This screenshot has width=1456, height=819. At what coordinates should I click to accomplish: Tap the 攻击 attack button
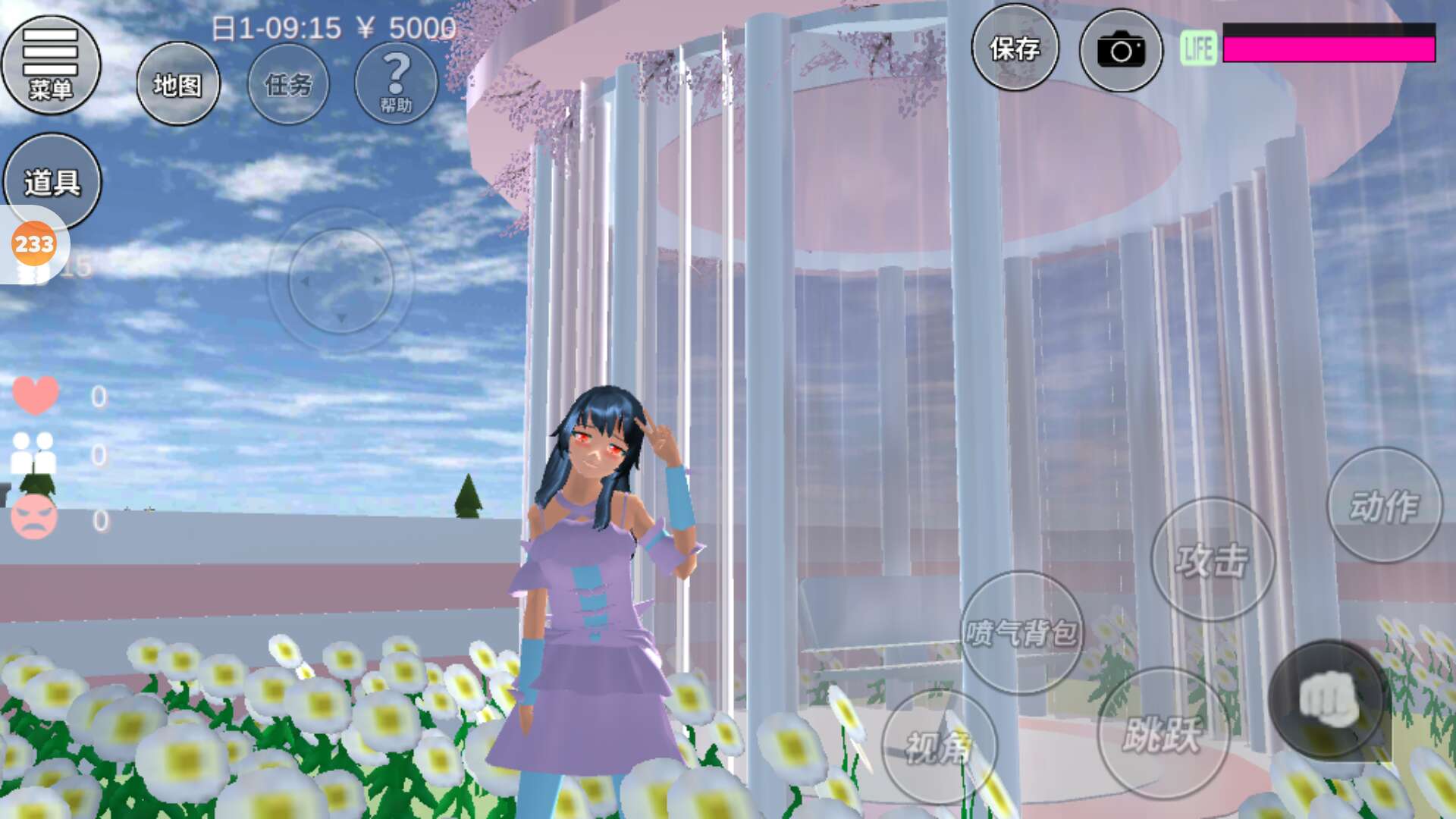[1212, 560]
